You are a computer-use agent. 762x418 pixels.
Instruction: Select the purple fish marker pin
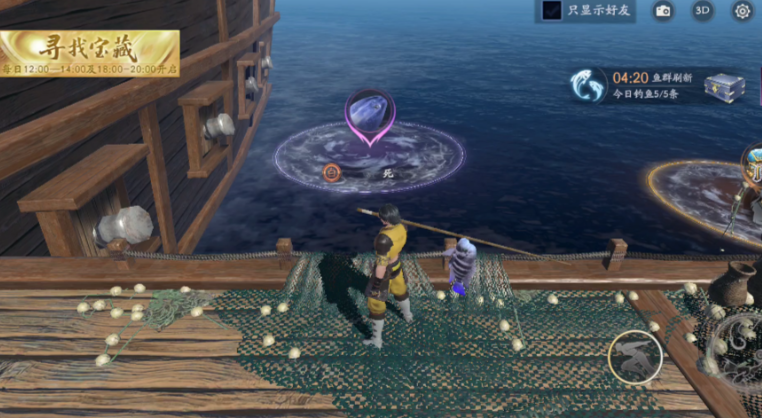pyautogui.click(x=370, y=115)
